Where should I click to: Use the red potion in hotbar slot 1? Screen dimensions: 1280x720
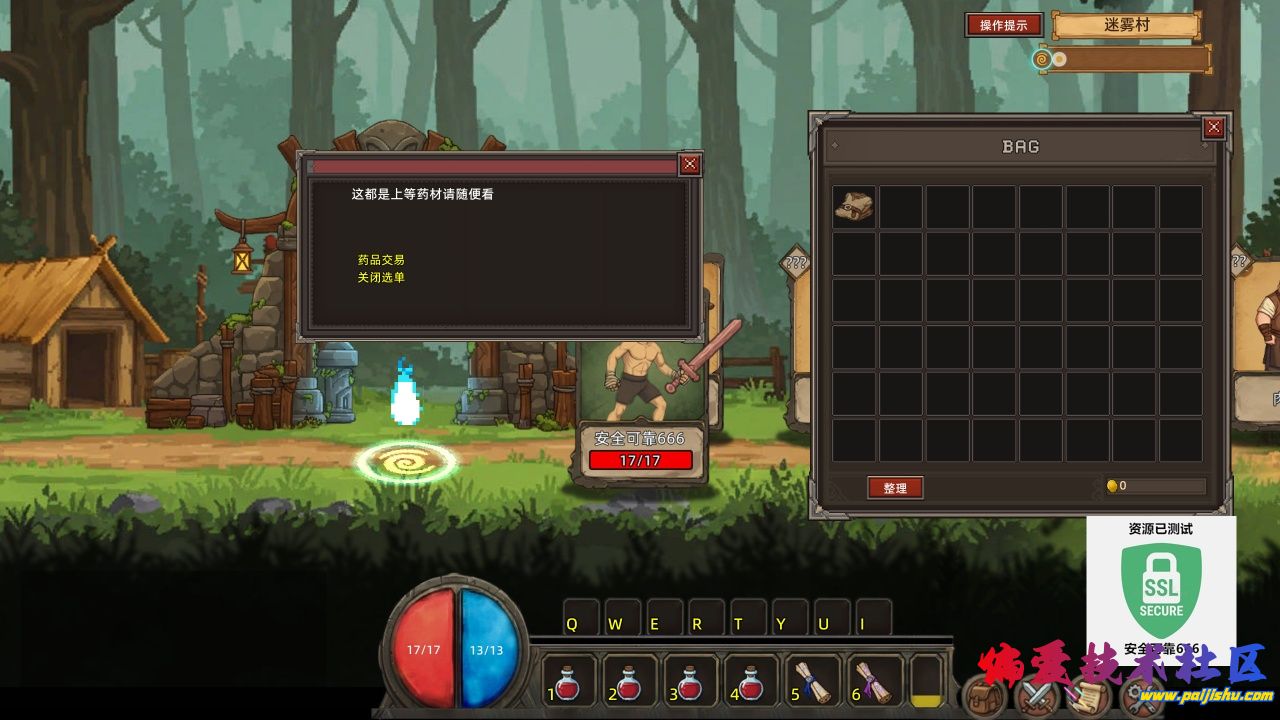570,681
